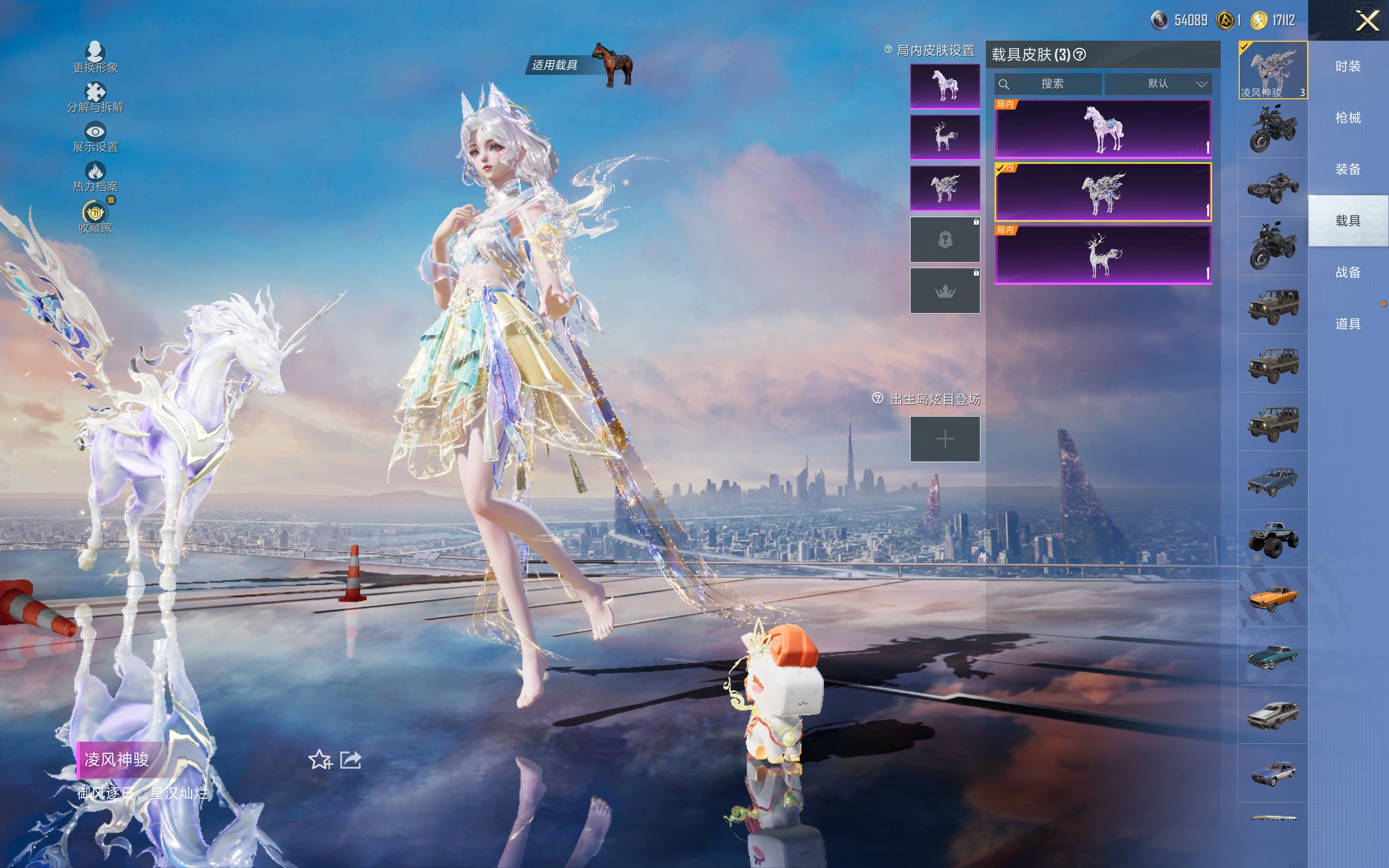Screen dimensions: 1389x868
Task: Open the 枪械 firearms tab
Action: (1348, 118)
